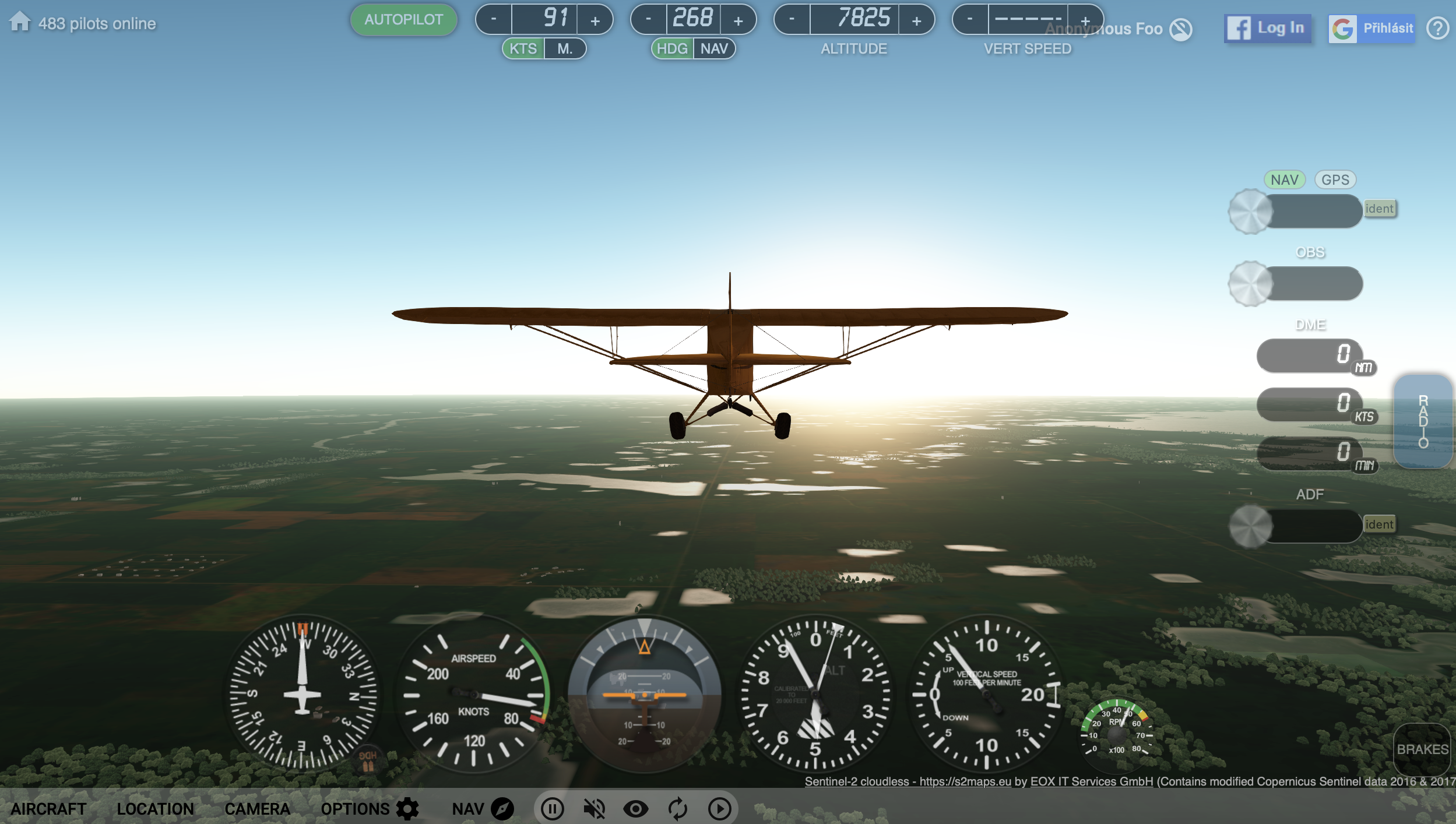The width and height of the screenshot is (1456, 824).
Task: Mute the simulator sound
Action: 594,809
